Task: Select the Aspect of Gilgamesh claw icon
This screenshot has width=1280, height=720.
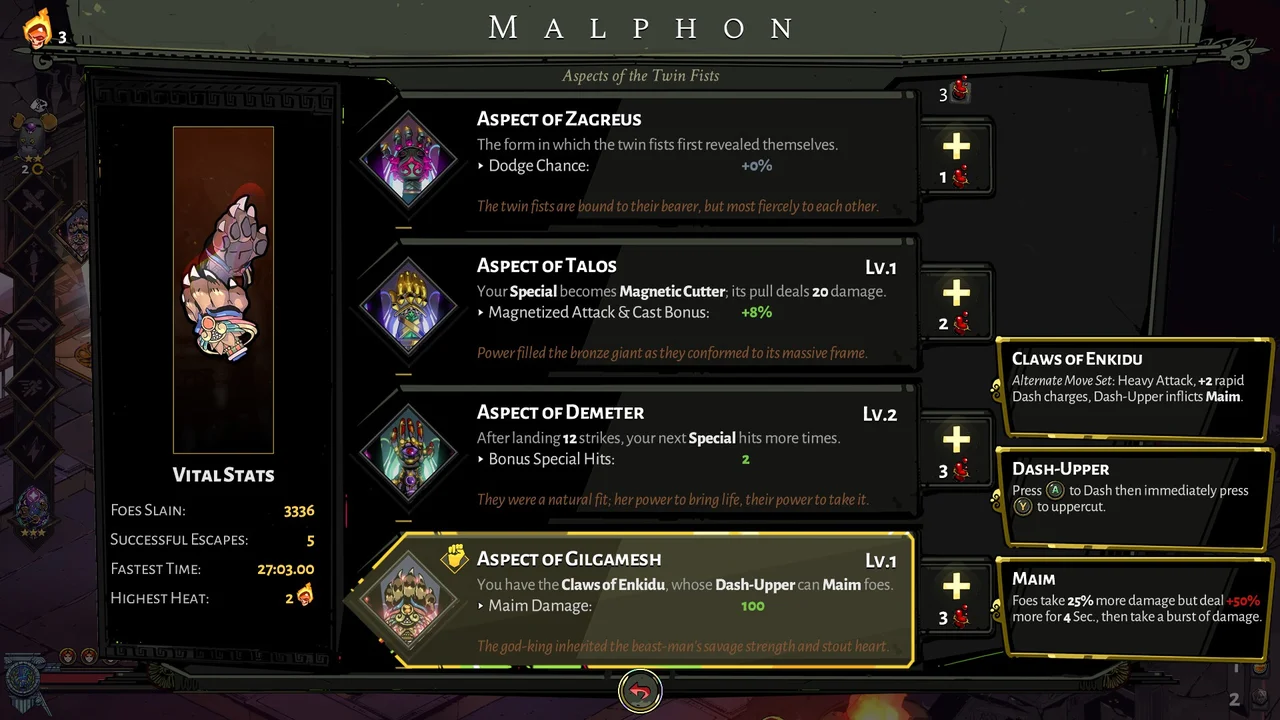Action: pos(408,596)
